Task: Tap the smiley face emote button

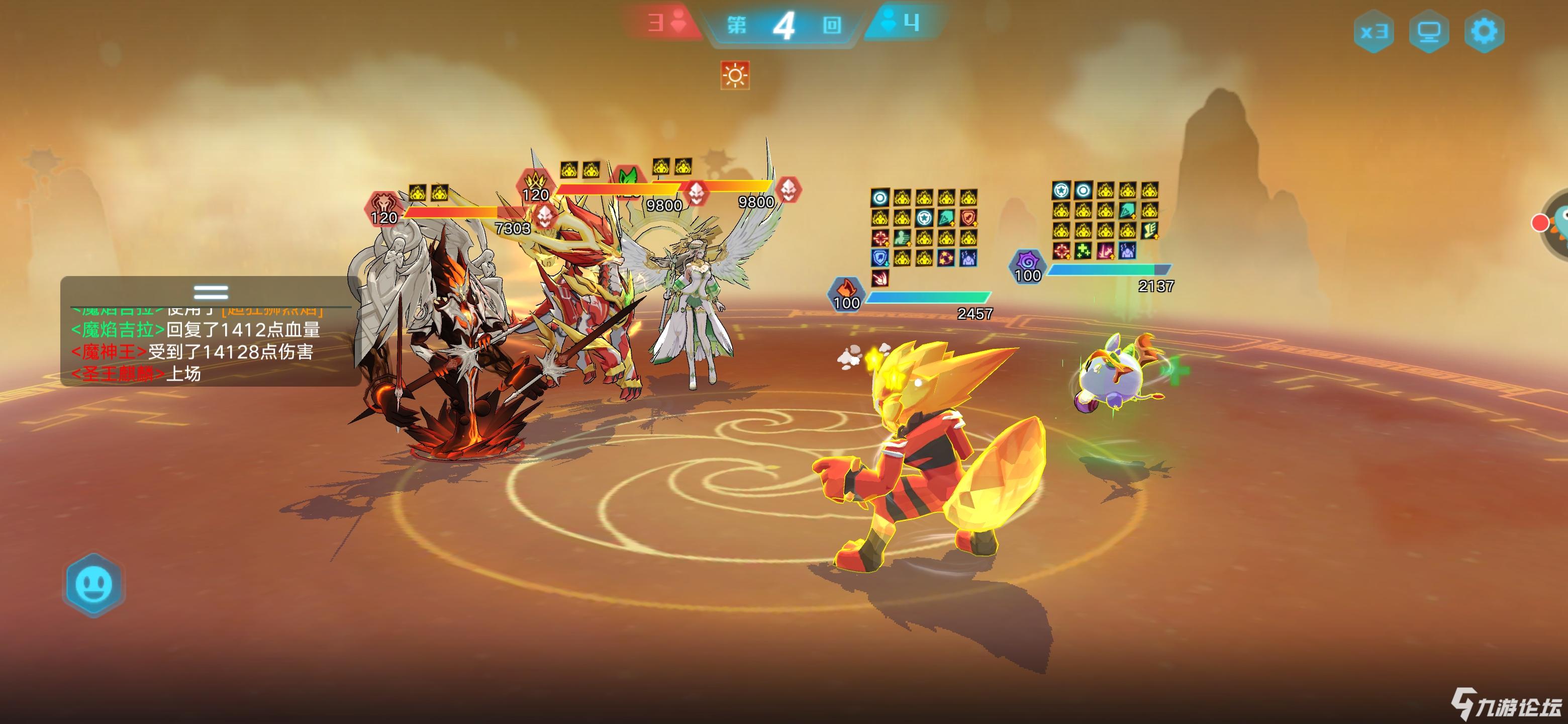Action: point(94,585)
